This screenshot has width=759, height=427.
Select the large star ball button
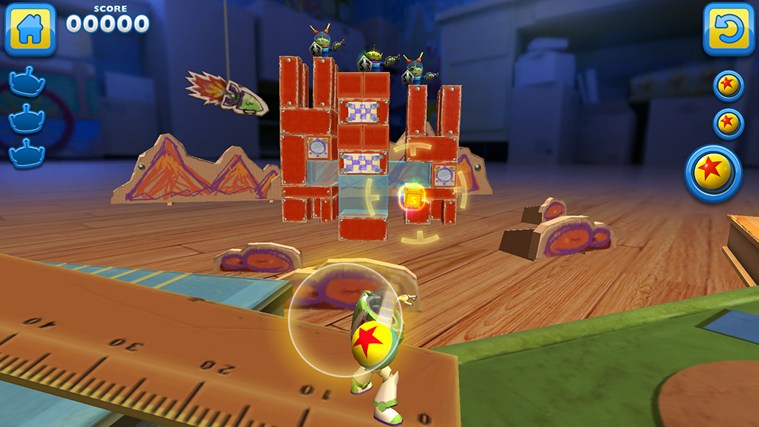(714, 174)
